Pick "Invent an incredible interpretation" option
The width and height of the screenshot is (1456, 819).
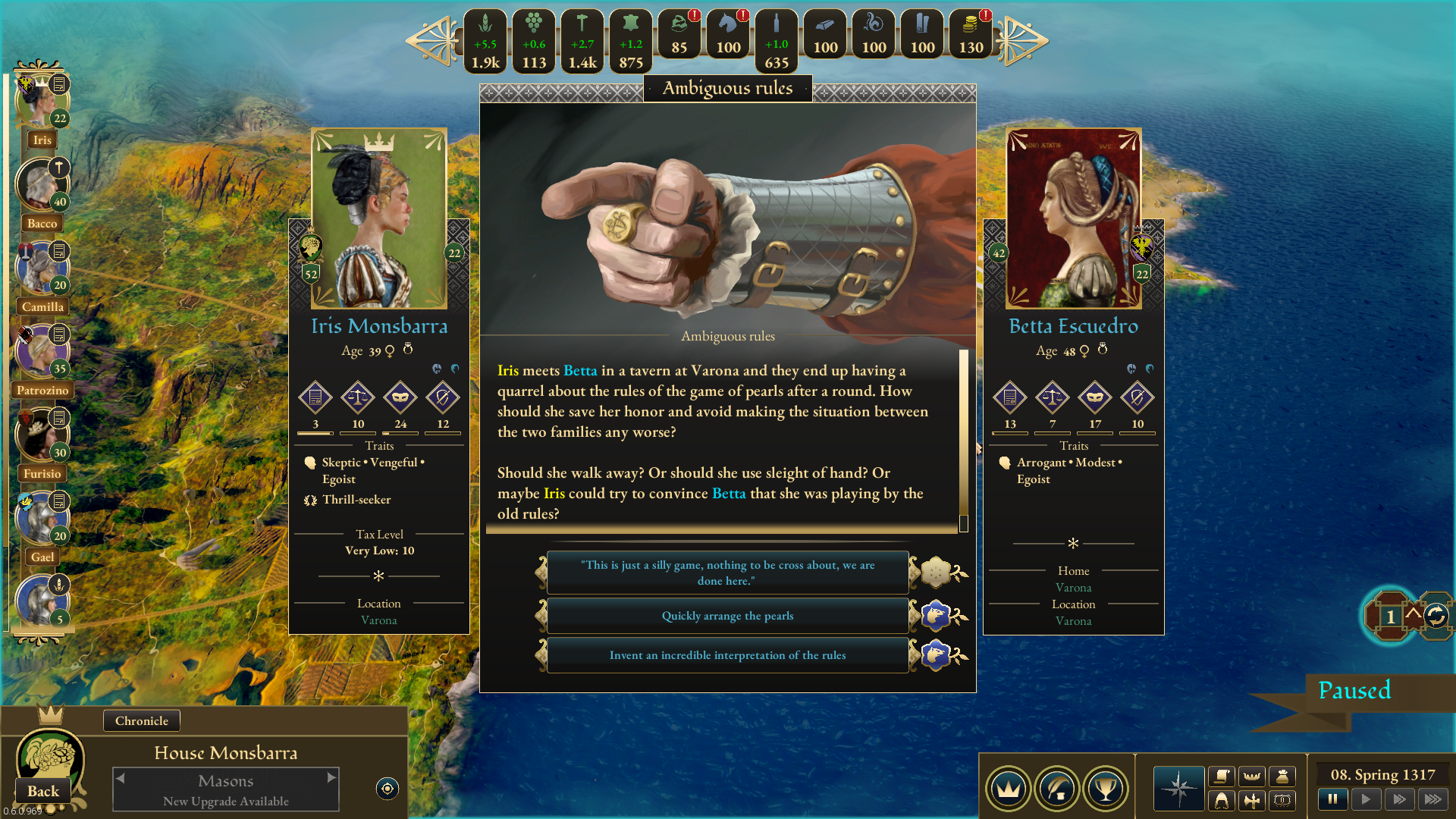[x=727, y=655]
